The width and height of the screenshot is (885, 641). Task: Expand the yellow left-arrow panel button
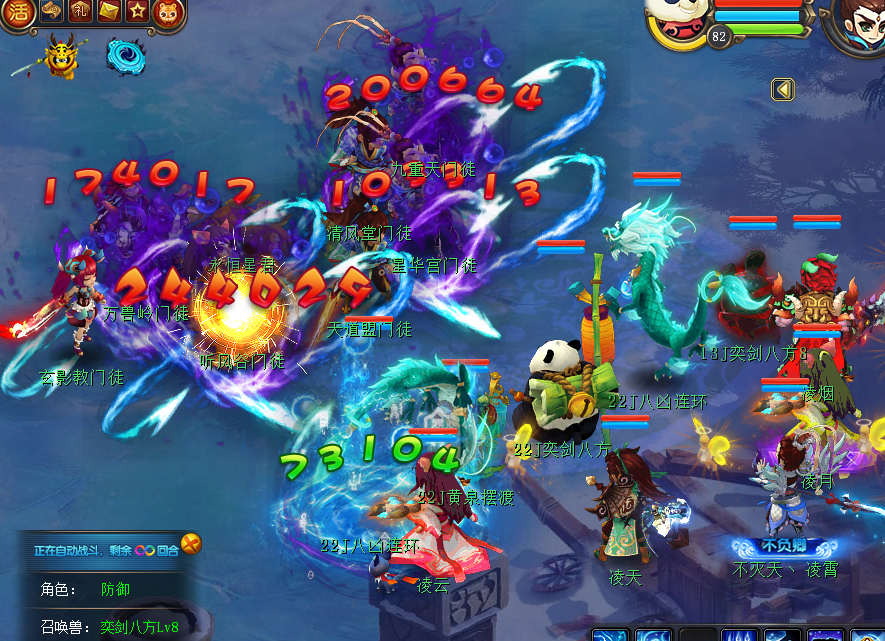tap(783, 90)
